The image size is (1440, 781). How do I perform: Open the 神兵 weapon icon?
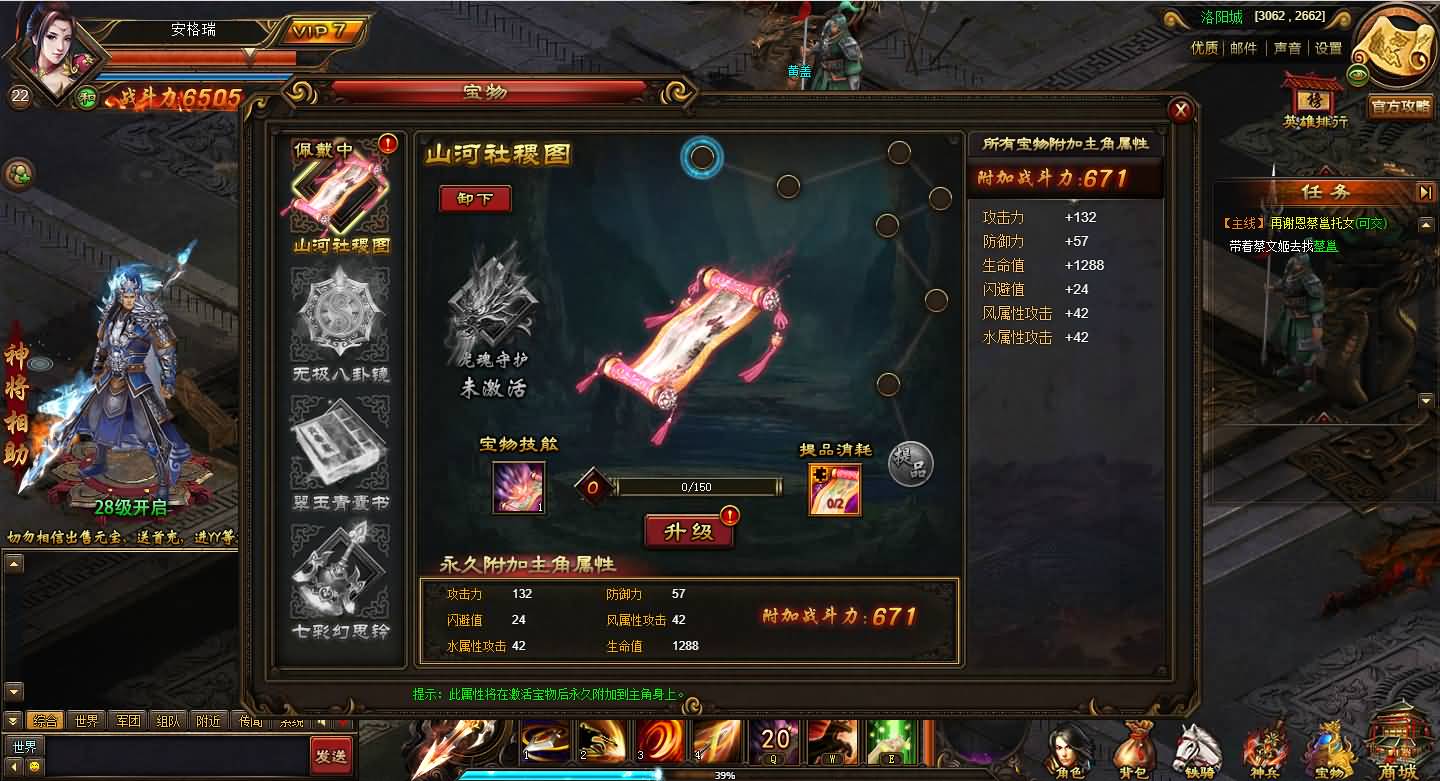pos(1265,745)
